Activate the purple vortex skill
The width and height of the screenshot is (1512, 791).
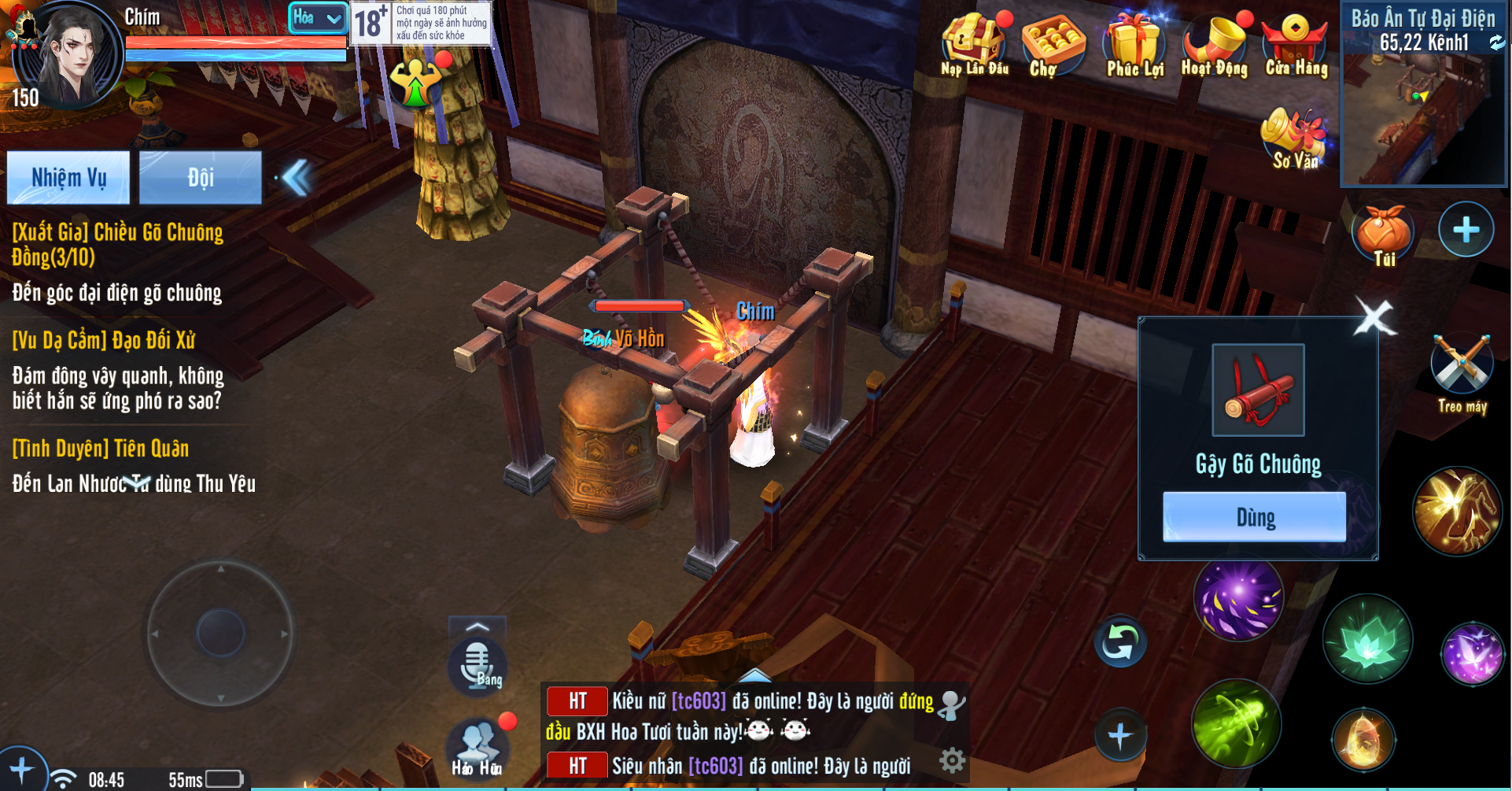pos(1238,598)
